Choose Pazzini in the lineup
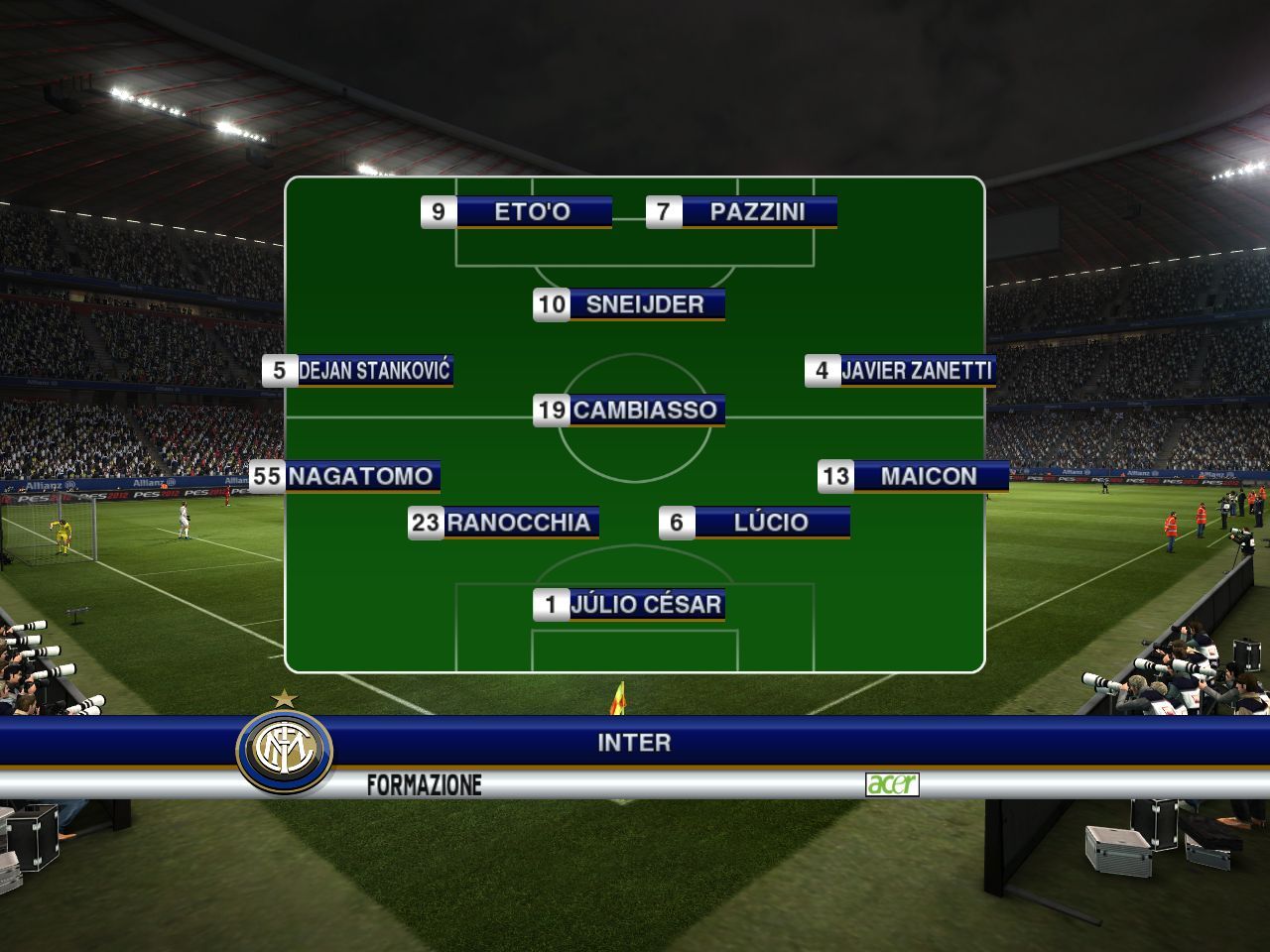This screenshot has width=1270, height=952. 741,211
